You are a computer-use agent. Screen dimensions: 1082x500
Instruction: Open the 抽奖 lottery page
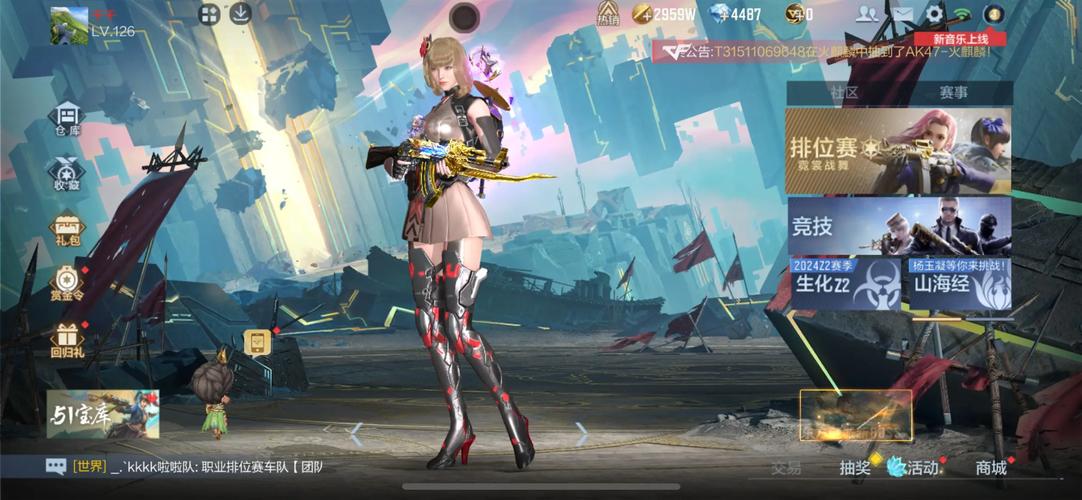[x=855, y=467]
